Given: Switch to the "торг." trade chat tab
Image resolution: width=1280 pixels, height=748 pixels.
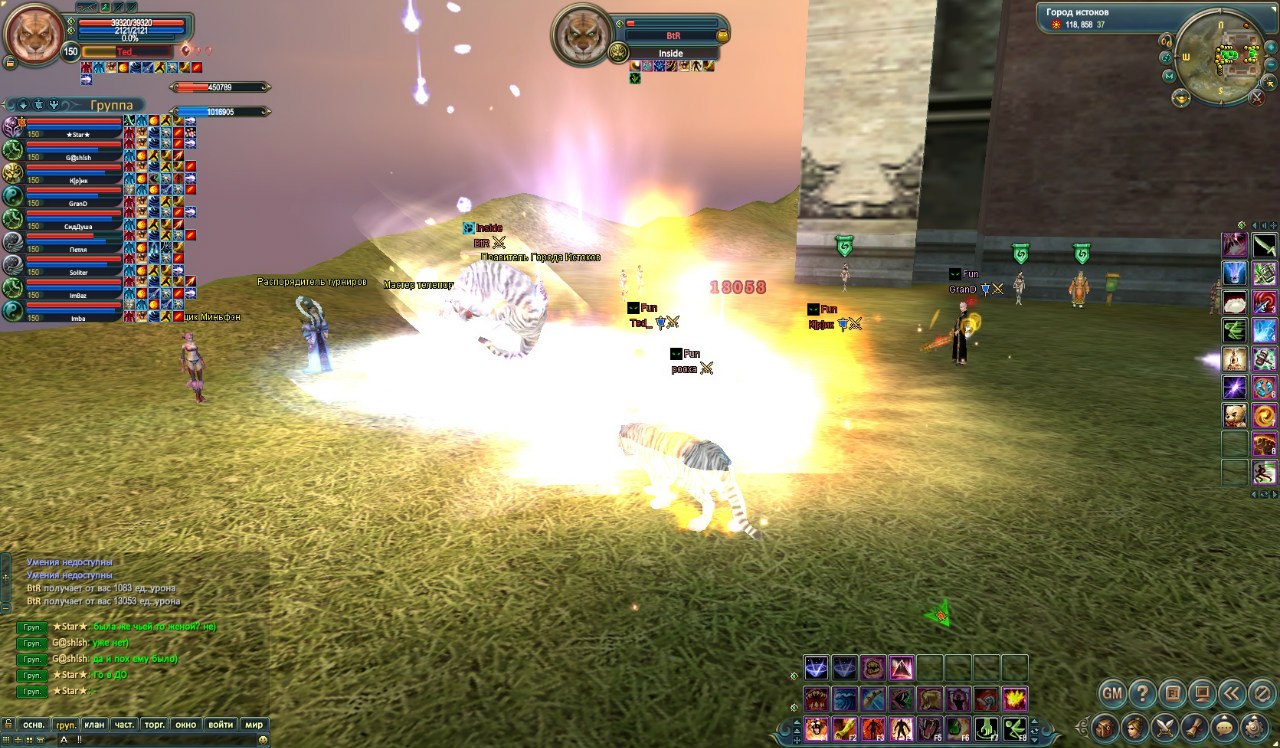Looking at the screenshot, I should point(155,725).
